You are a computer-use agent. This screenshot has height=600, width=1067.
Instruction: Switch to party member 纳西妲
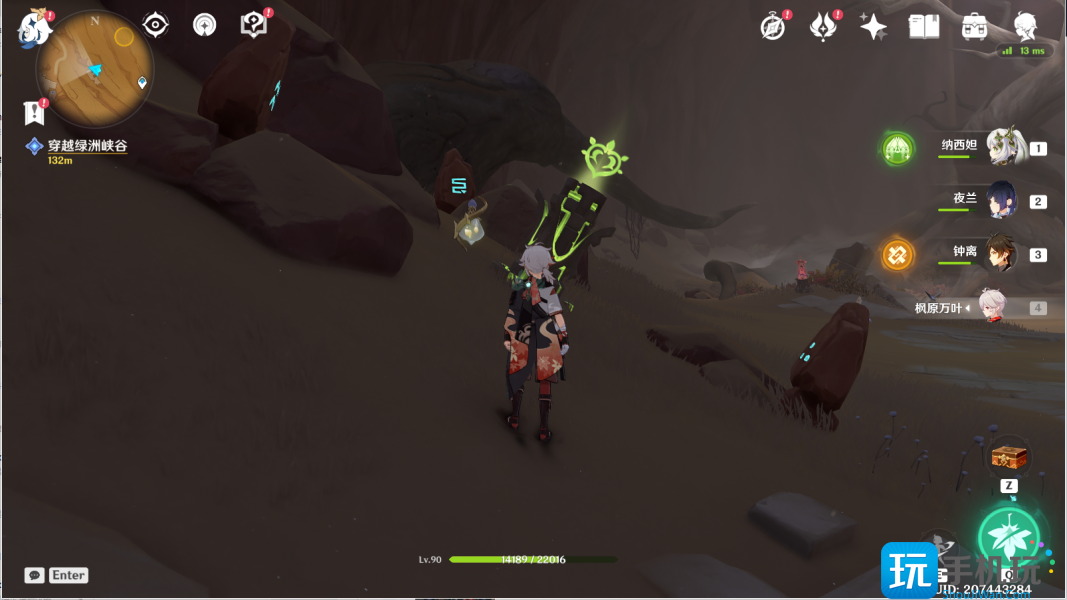click(x=1003, y=147)
